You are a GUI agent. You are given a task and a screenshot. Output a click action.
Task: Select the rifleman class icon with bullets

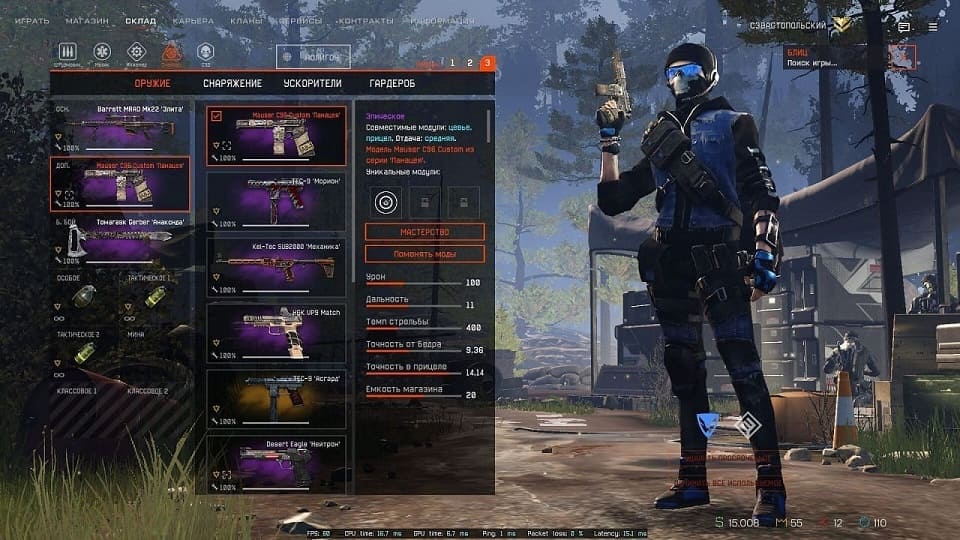[68, 52]
